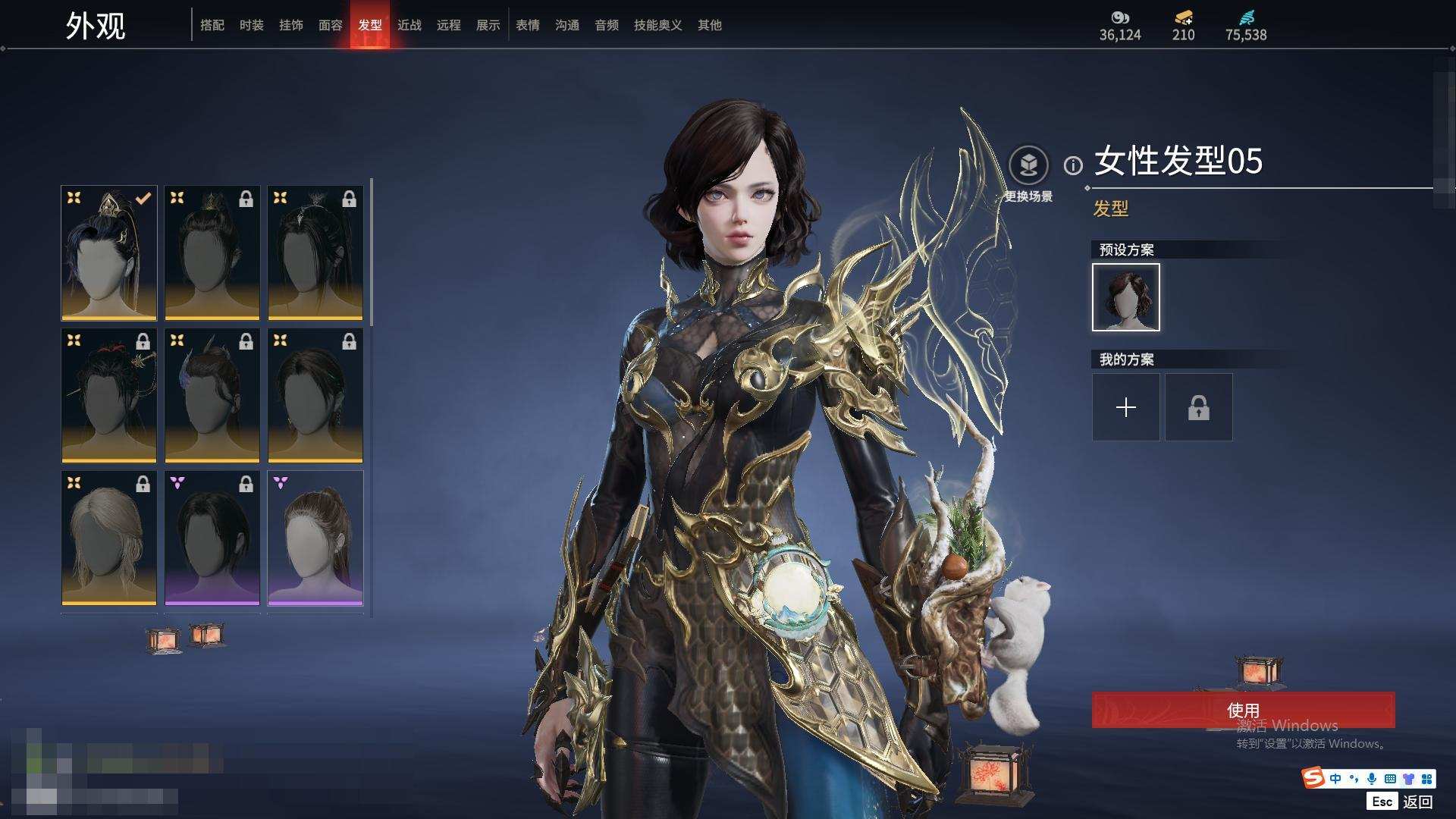Select the unlocked purple ponytail hairstyle
The height and width of the screenshot is (819, 1456).
[x=315, y=538]
